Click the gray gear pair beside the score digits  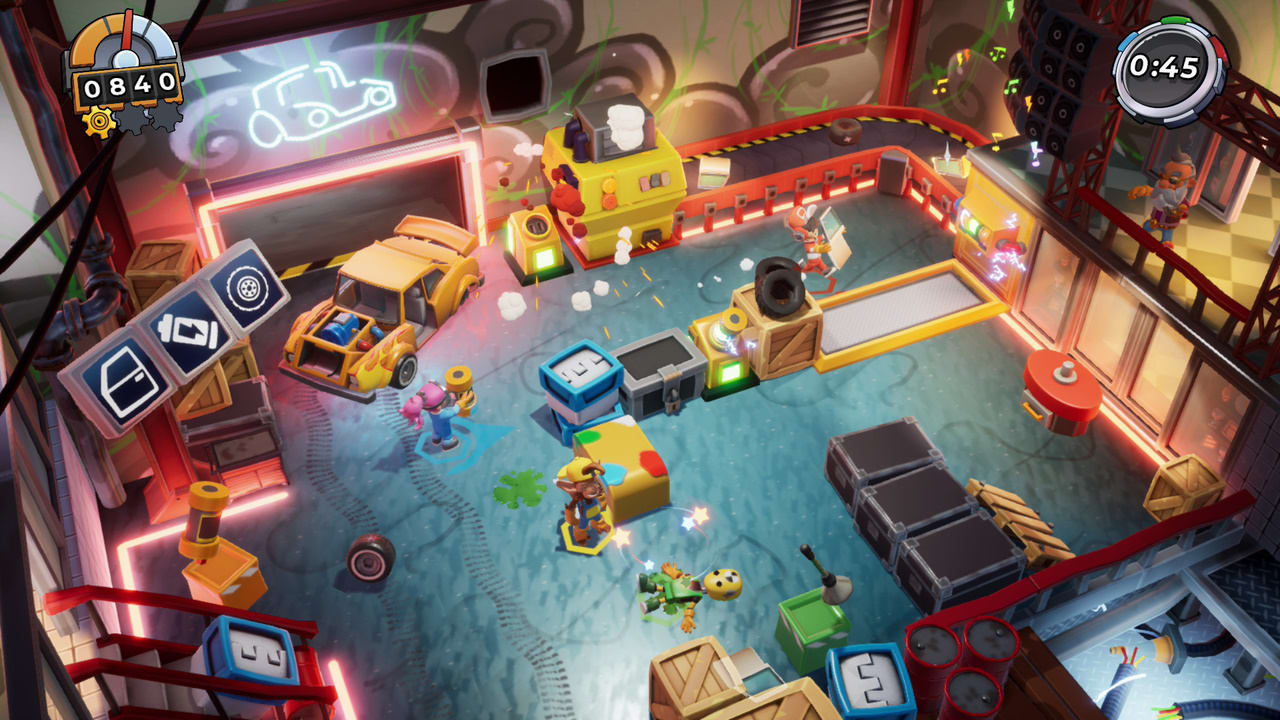(150, 118)
